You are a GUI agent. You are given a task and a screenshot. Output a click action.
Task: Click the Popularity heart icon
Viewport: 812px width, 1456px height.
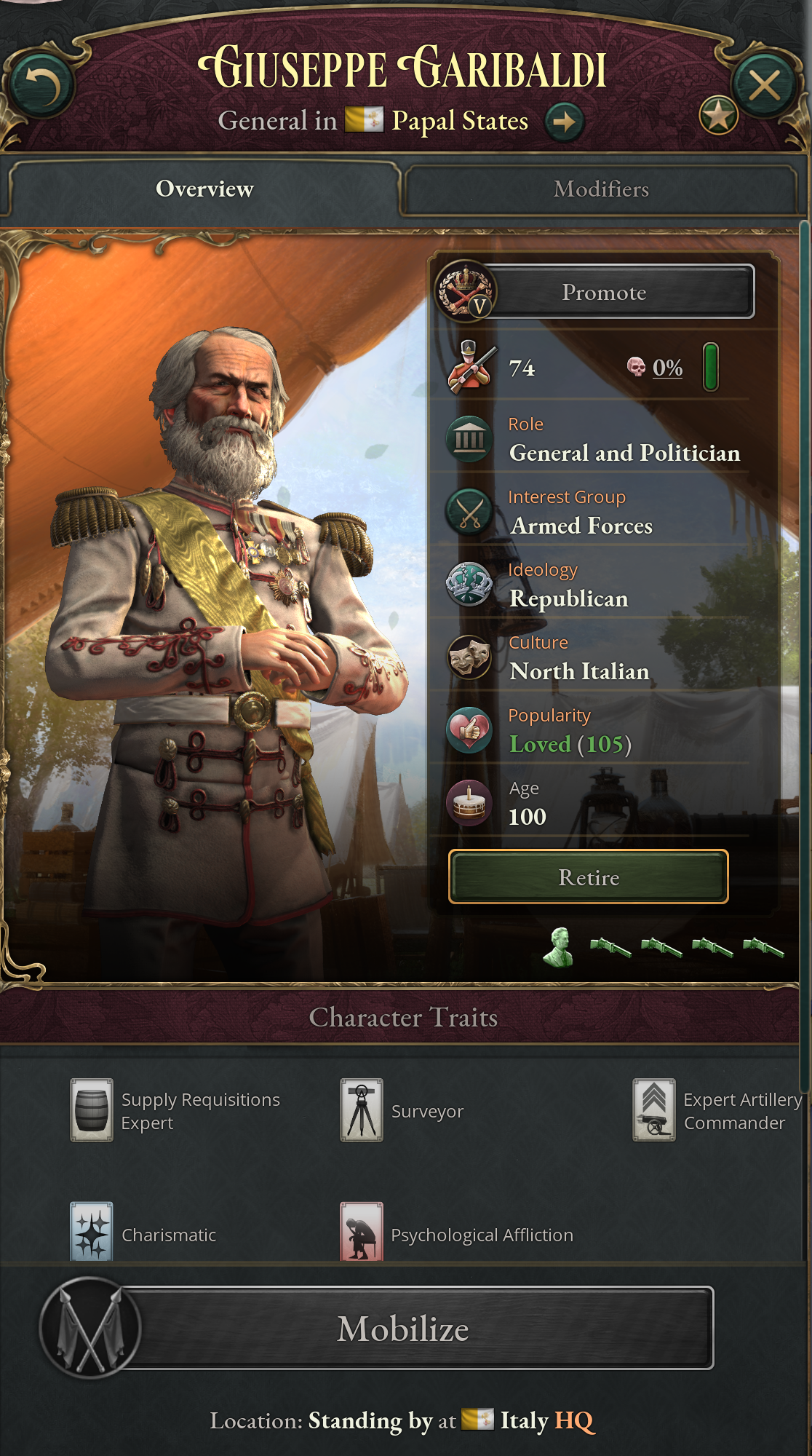pos(469,730)
